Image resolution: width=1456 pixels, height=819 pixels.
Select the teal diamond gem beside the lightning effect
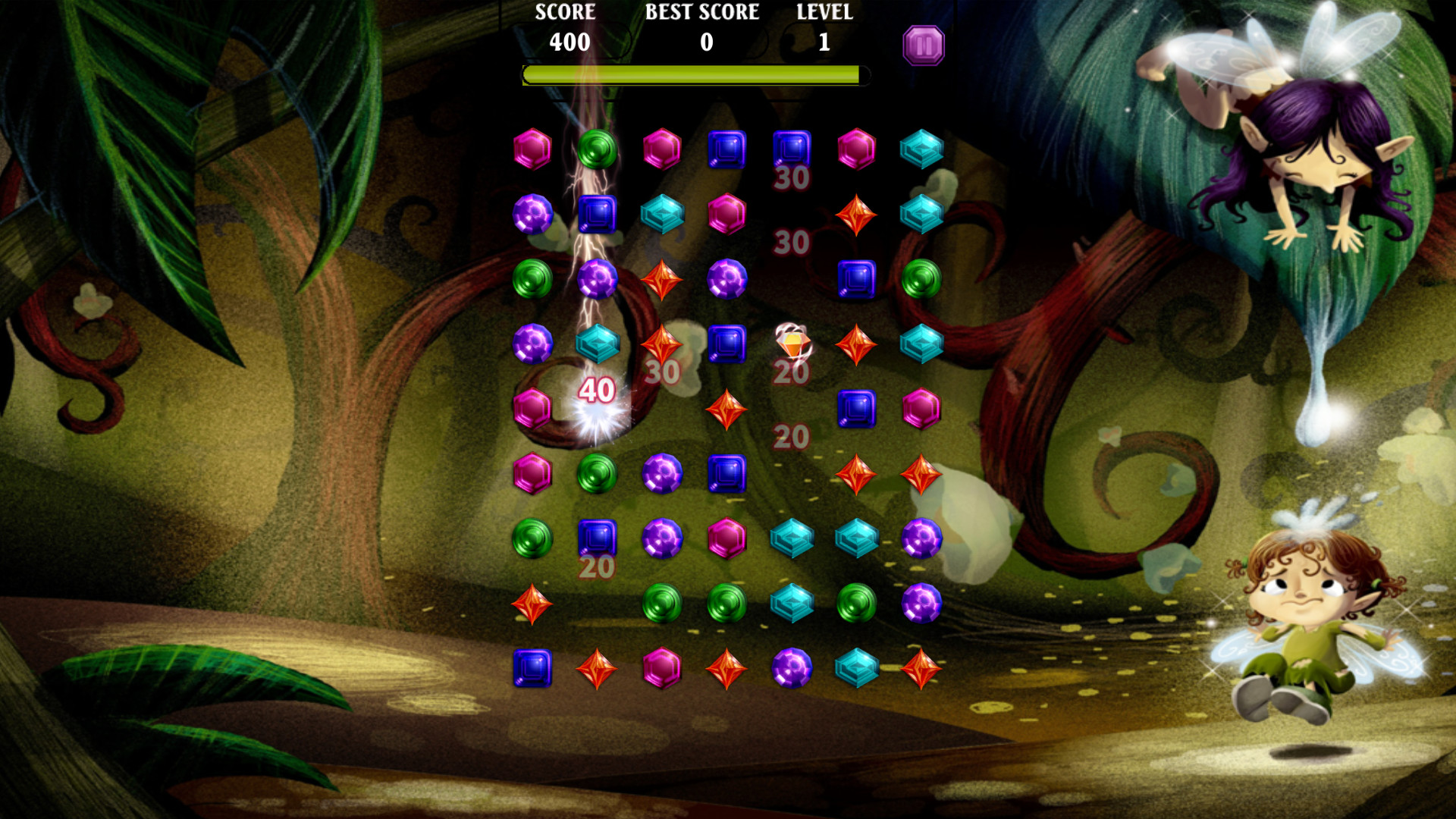599,345
